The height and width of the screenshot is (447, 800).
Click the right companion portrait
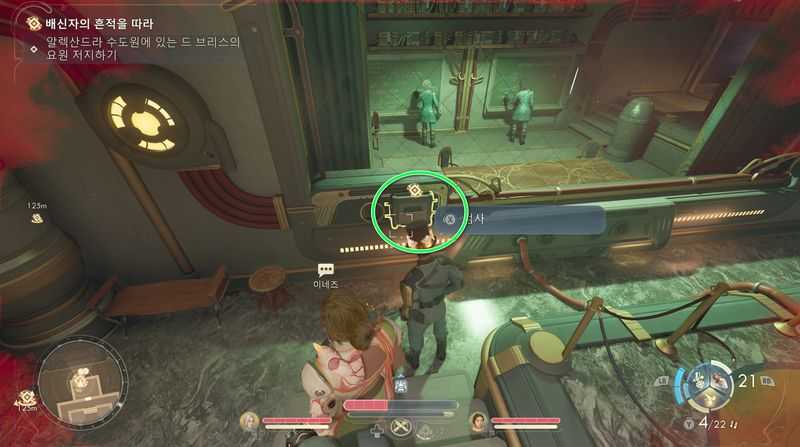(478, 420)
